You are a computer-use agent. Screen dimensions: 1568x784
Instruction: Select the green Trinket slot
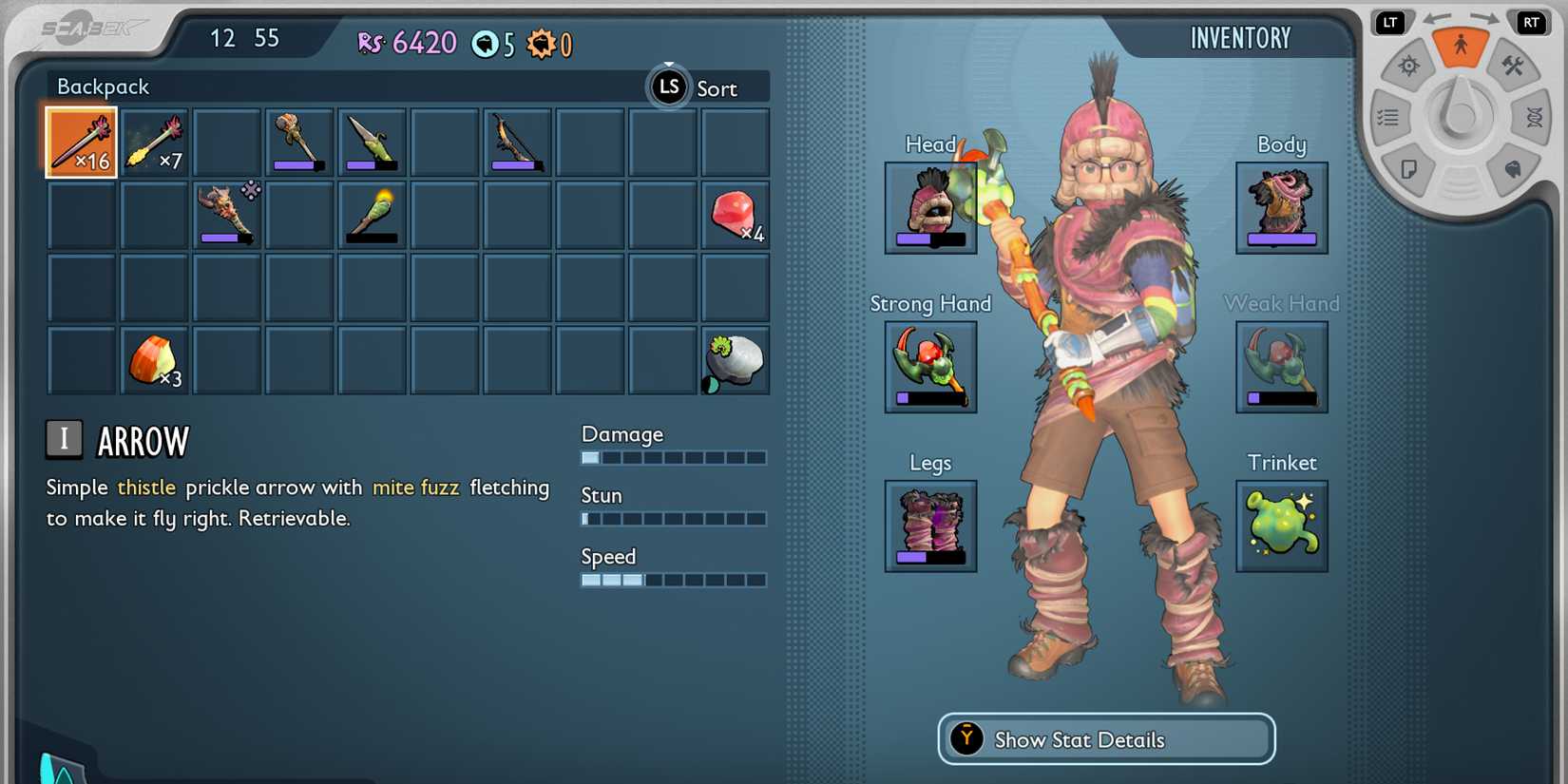click(x=1281, y=526)
